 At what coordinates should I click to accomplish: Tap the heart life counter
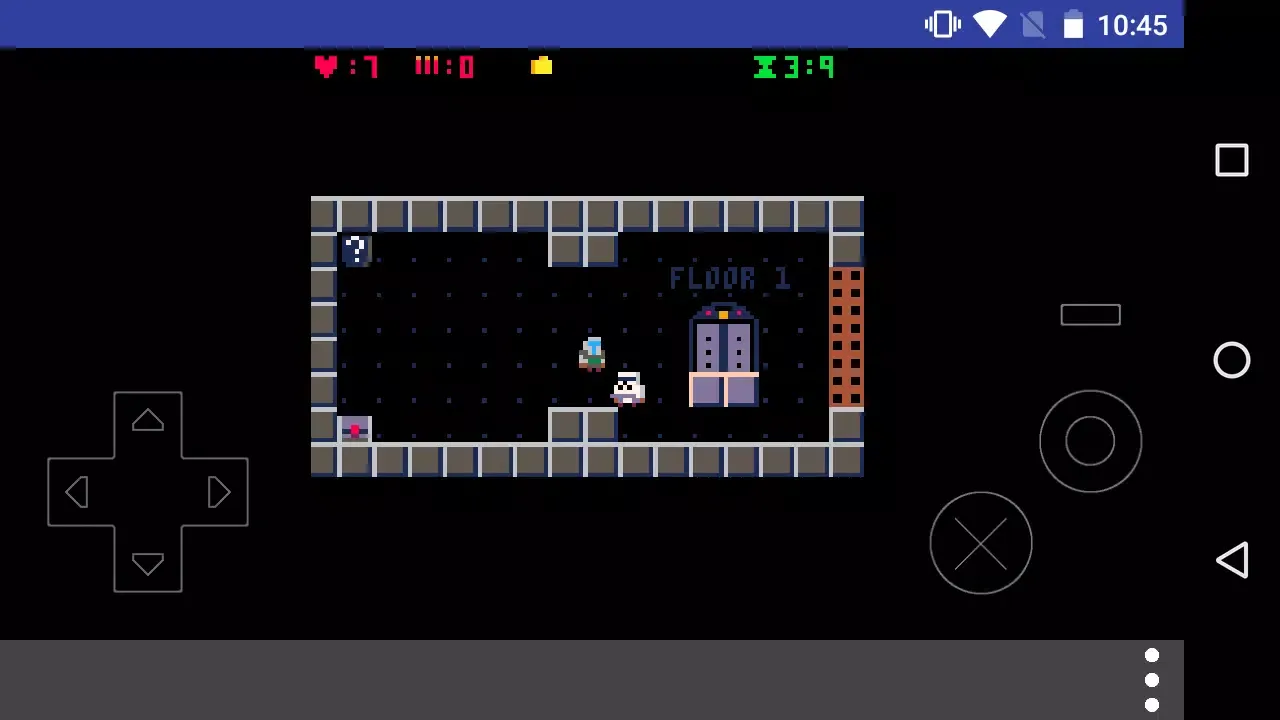coord(327,66)
